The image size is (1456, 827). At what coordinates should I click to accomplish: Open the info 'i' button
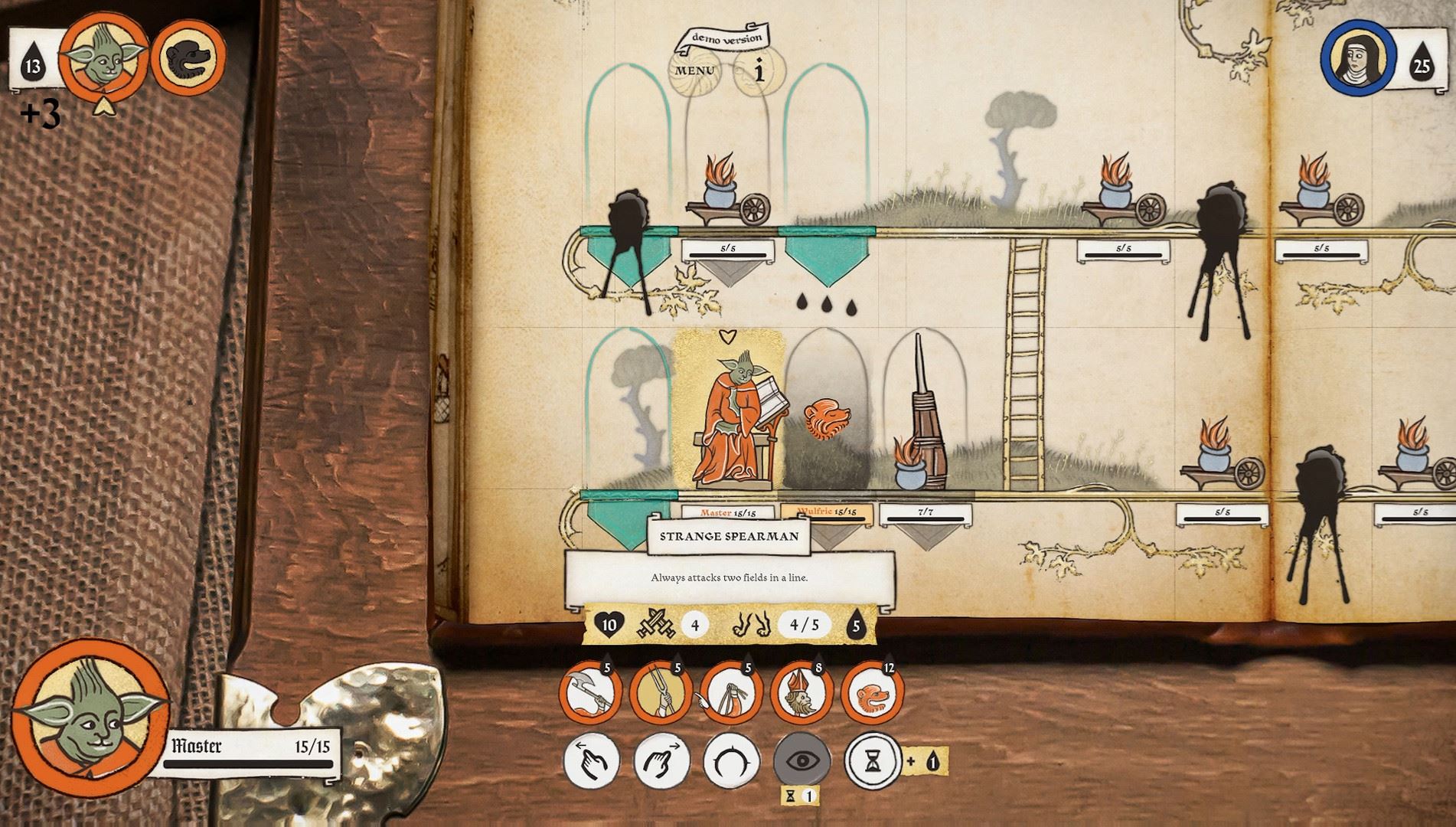coord(759,71)
